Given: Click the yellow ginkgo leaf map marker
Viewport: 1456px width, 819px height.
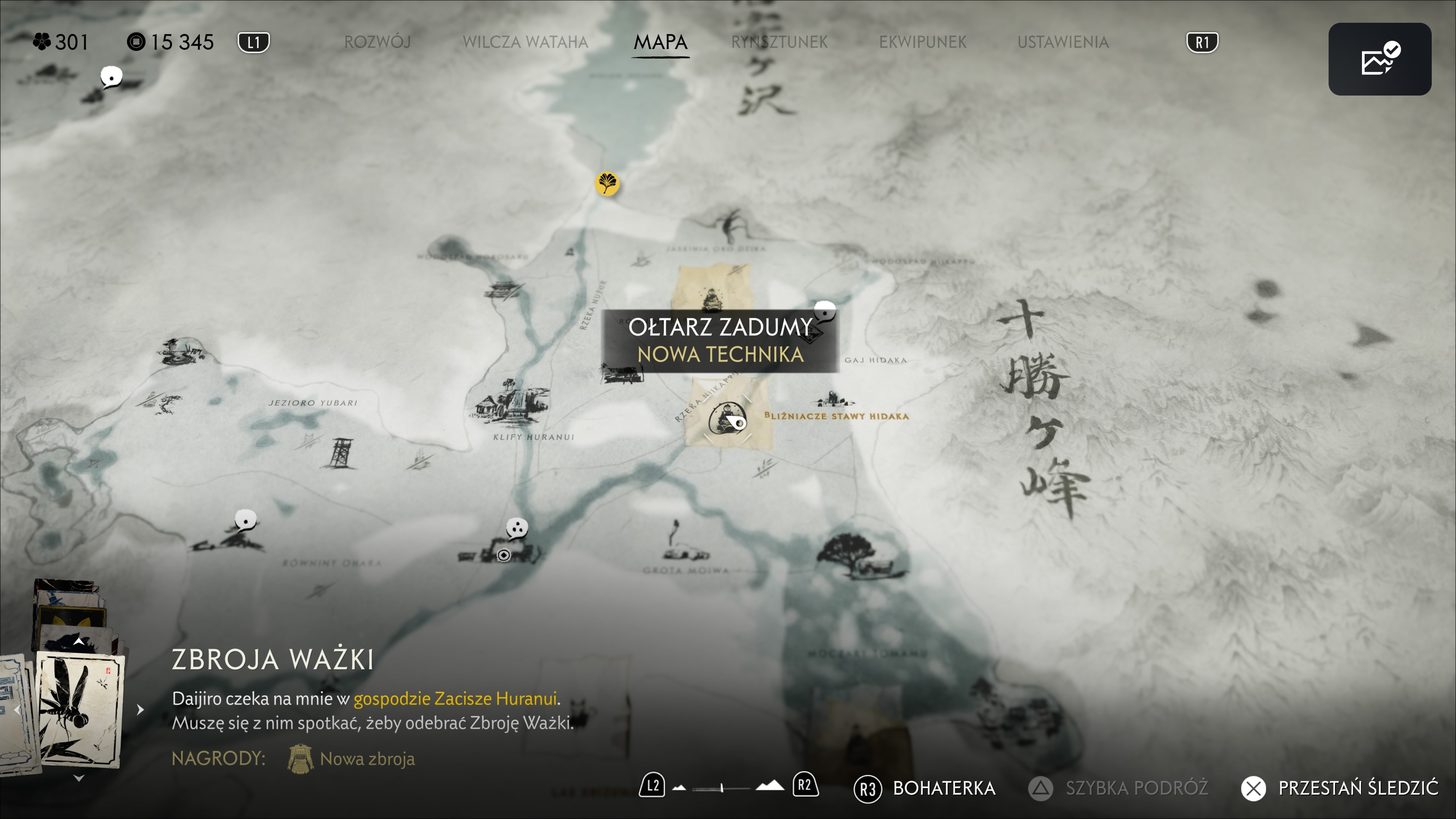Looking at the screenshot, I should [x=607, y=184].
